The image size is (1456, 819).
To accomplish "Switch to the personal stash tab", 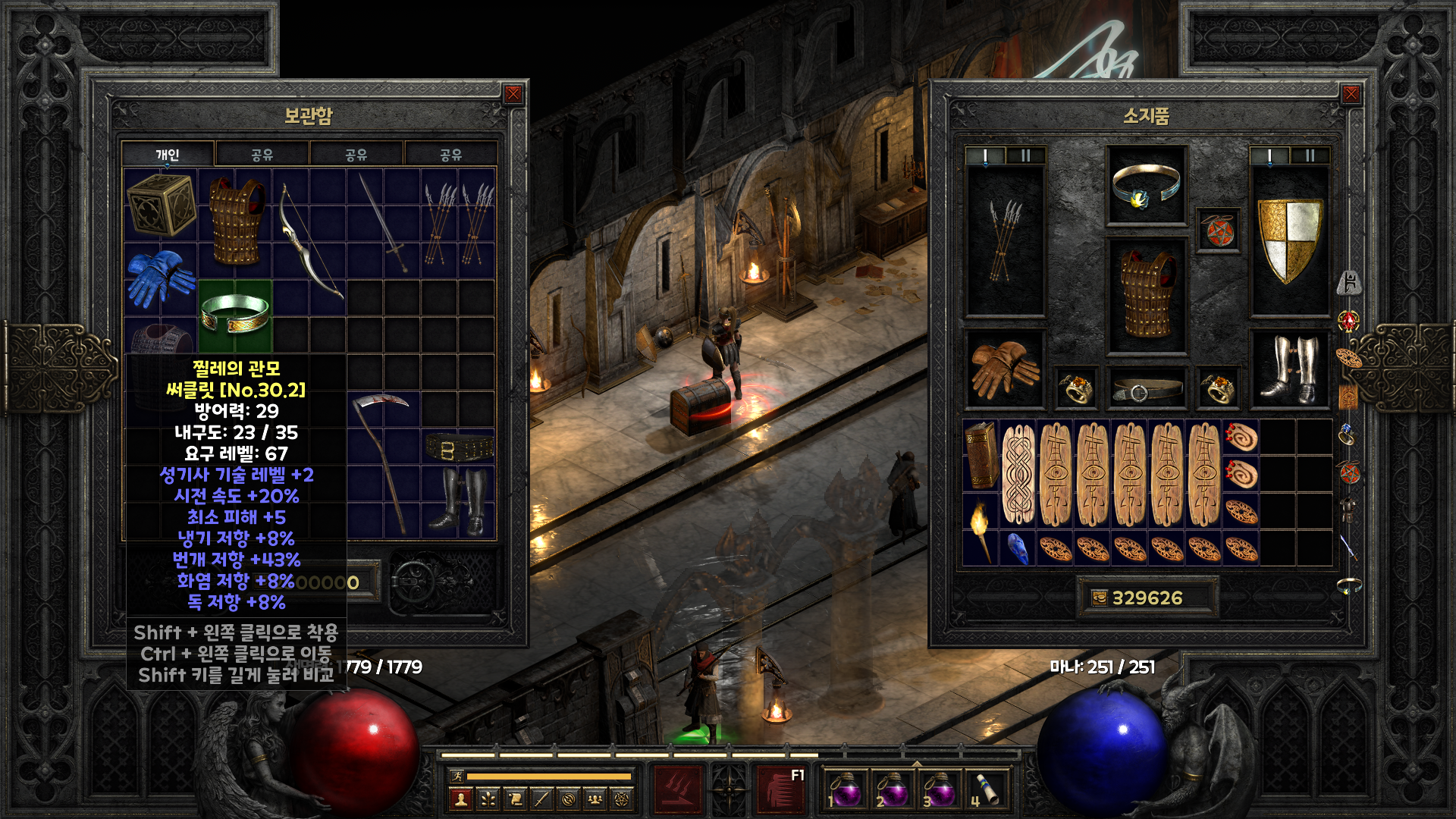I will click(168, 155).
